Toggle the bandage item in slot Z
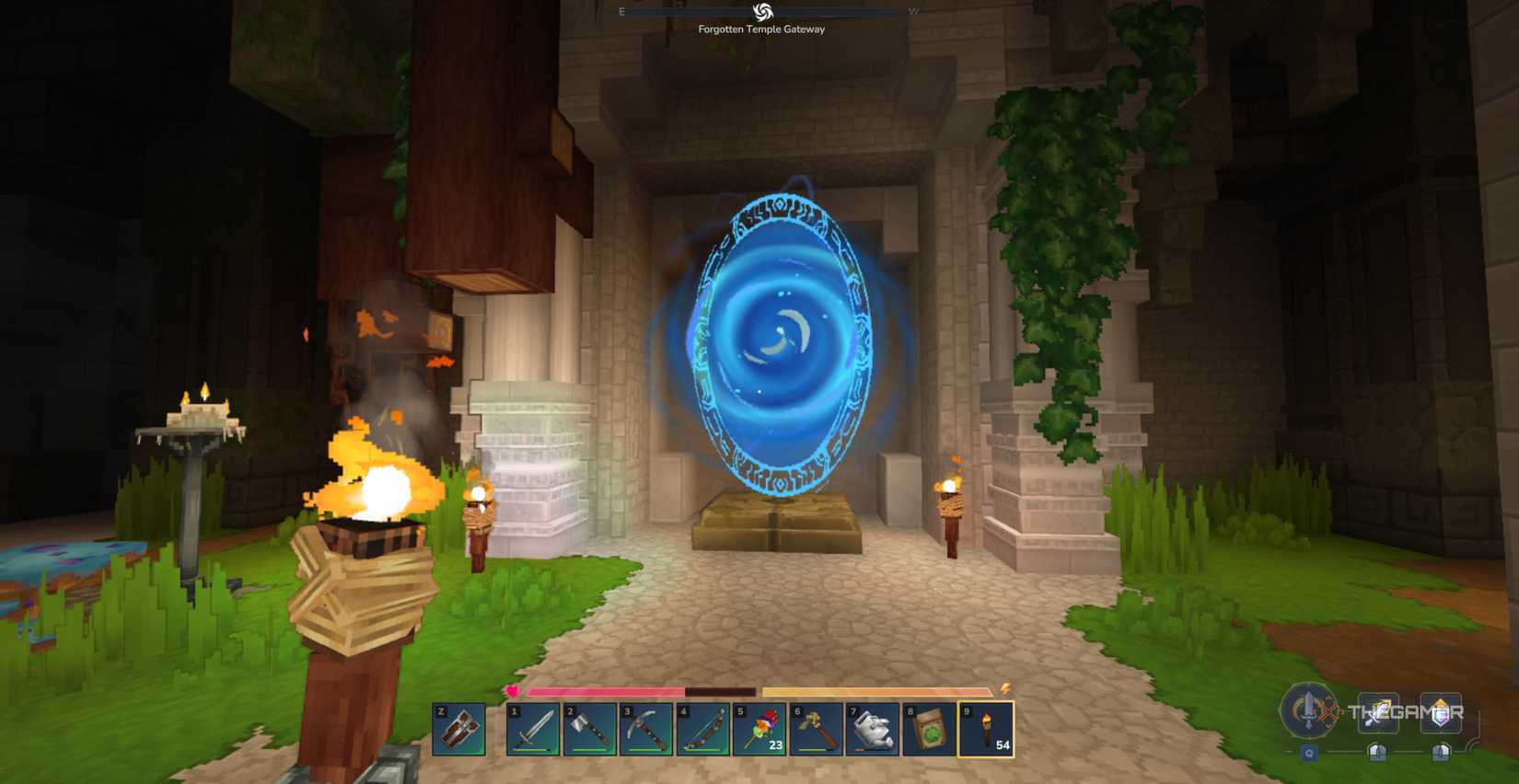Screen dimensions: 1519x784 click(x=458, y=730)
